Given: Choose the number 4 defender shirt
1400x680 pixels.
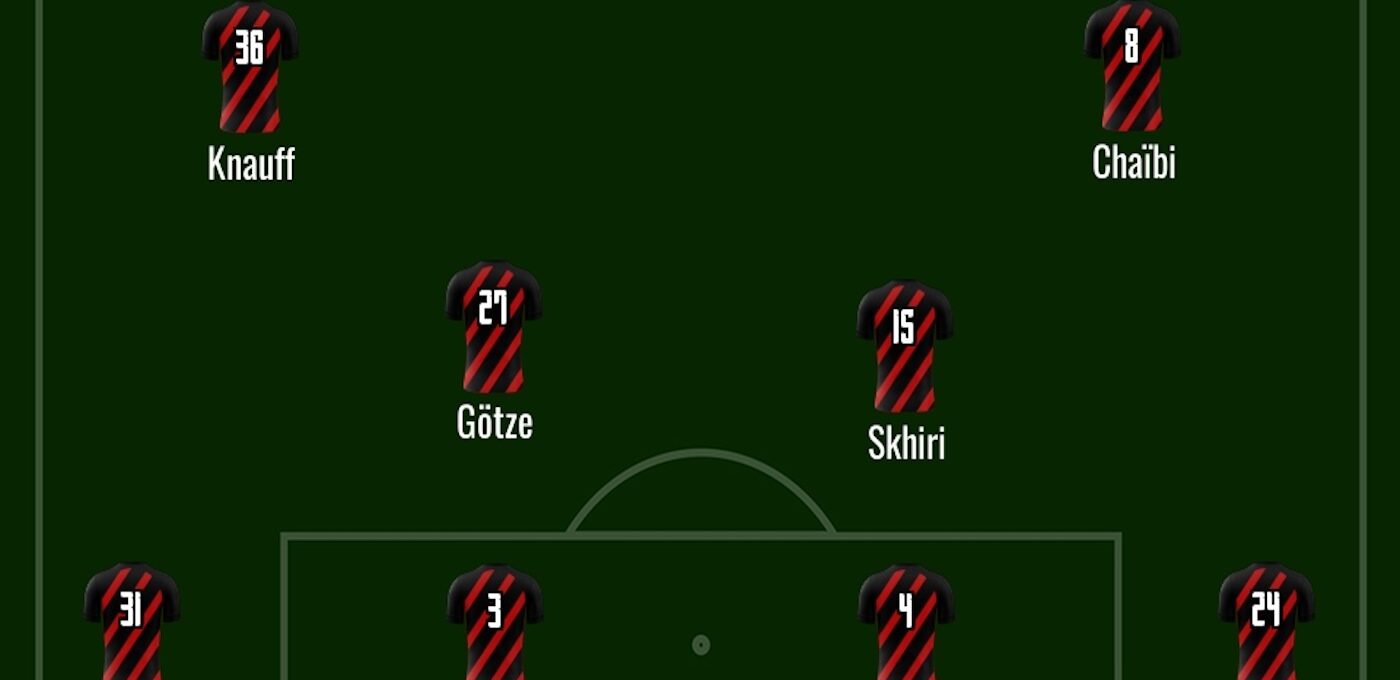Looking at the screenshot, I should click(x=906, y=622).
